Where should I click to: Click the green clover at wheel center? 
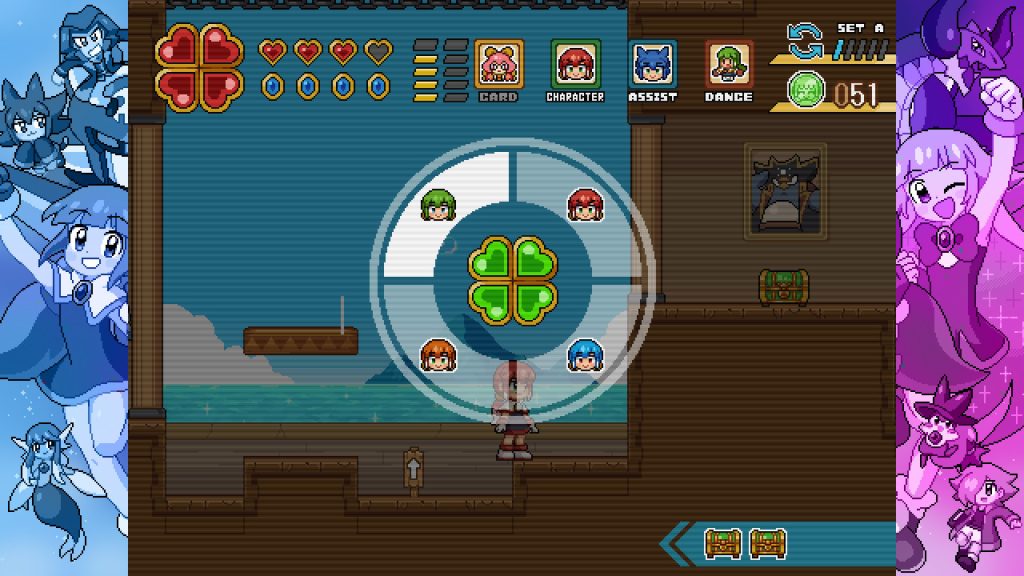tap(512, 280)
